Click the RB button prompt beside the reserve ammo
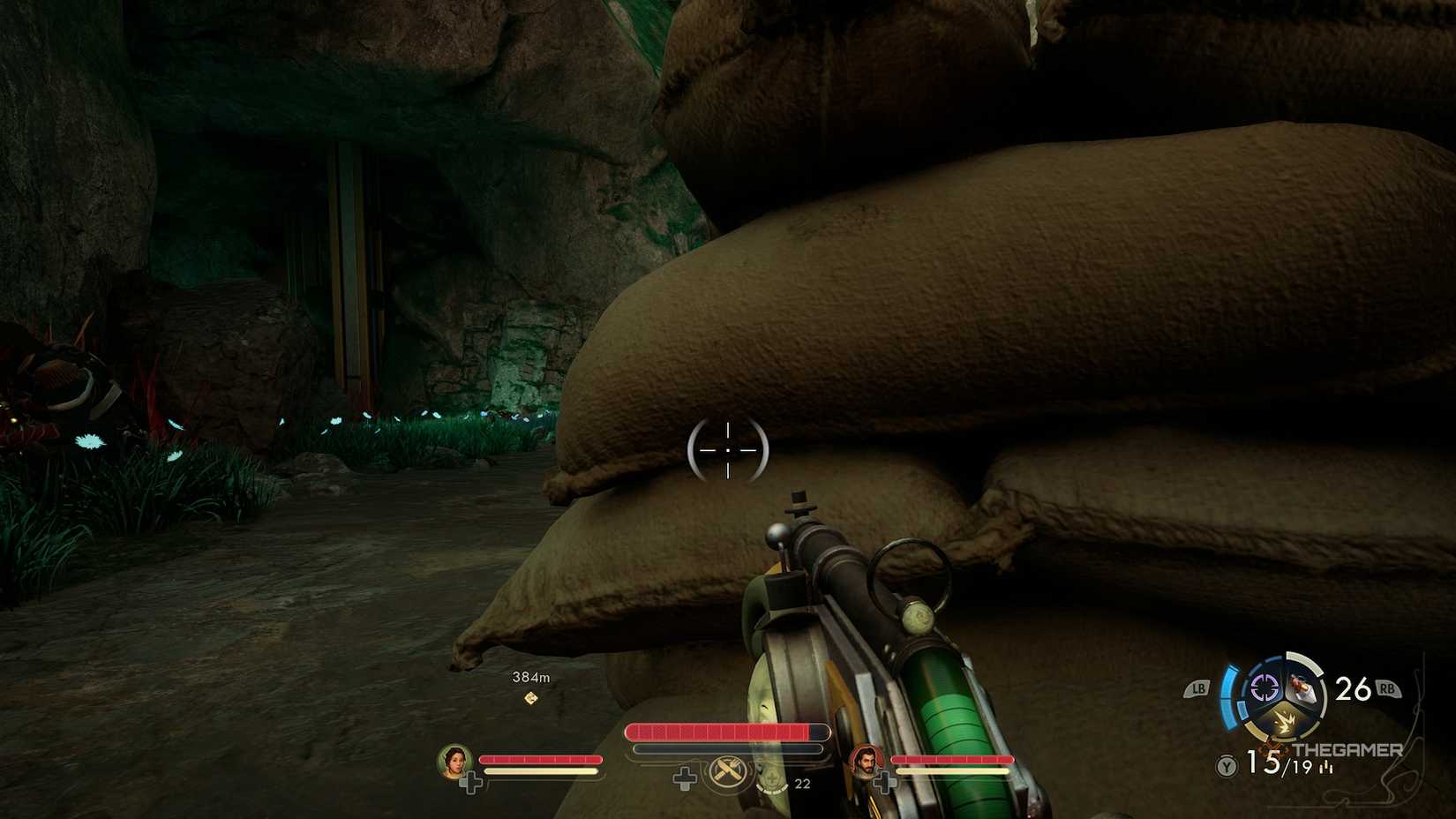 [1387, 688]
